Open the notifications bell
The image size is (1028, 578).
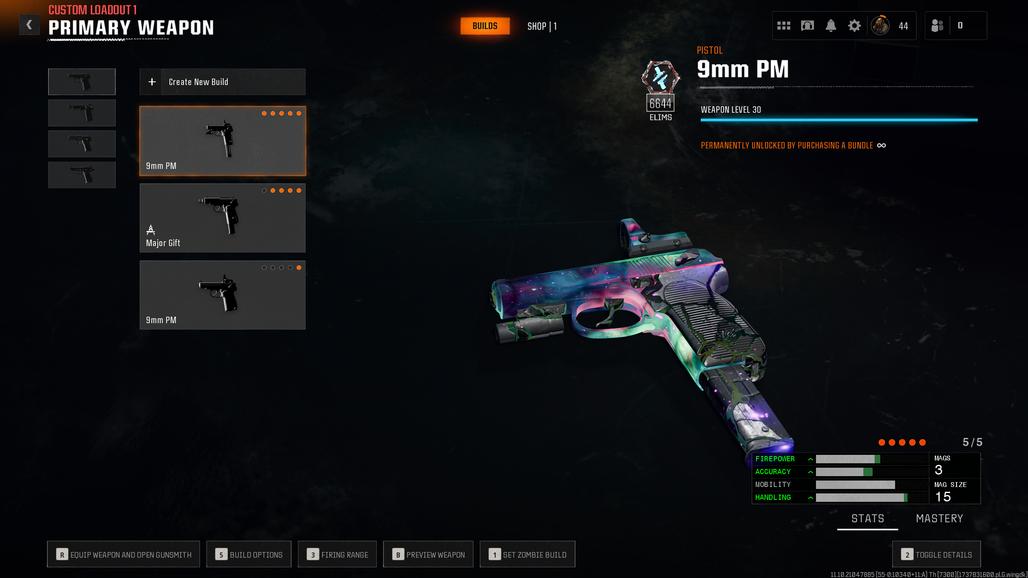click(831, 26)
